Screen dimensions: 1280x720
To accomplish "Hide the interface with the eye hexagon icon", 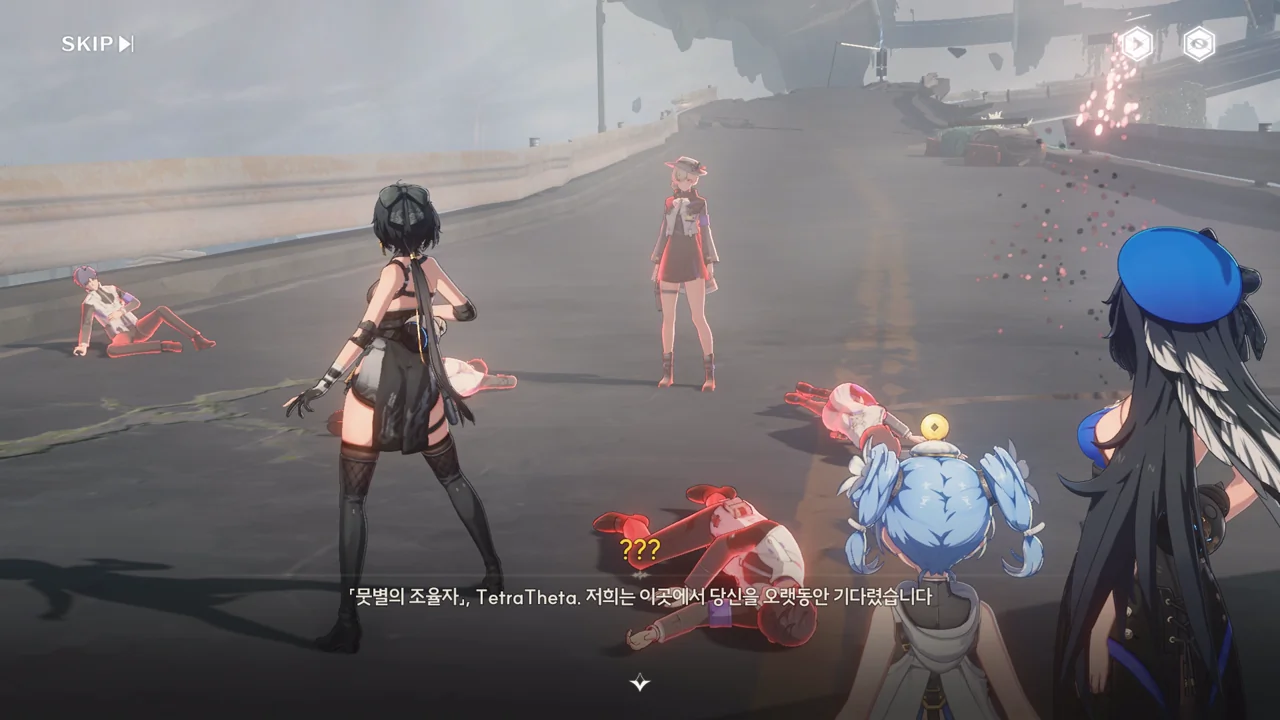I will point(1199,44).
